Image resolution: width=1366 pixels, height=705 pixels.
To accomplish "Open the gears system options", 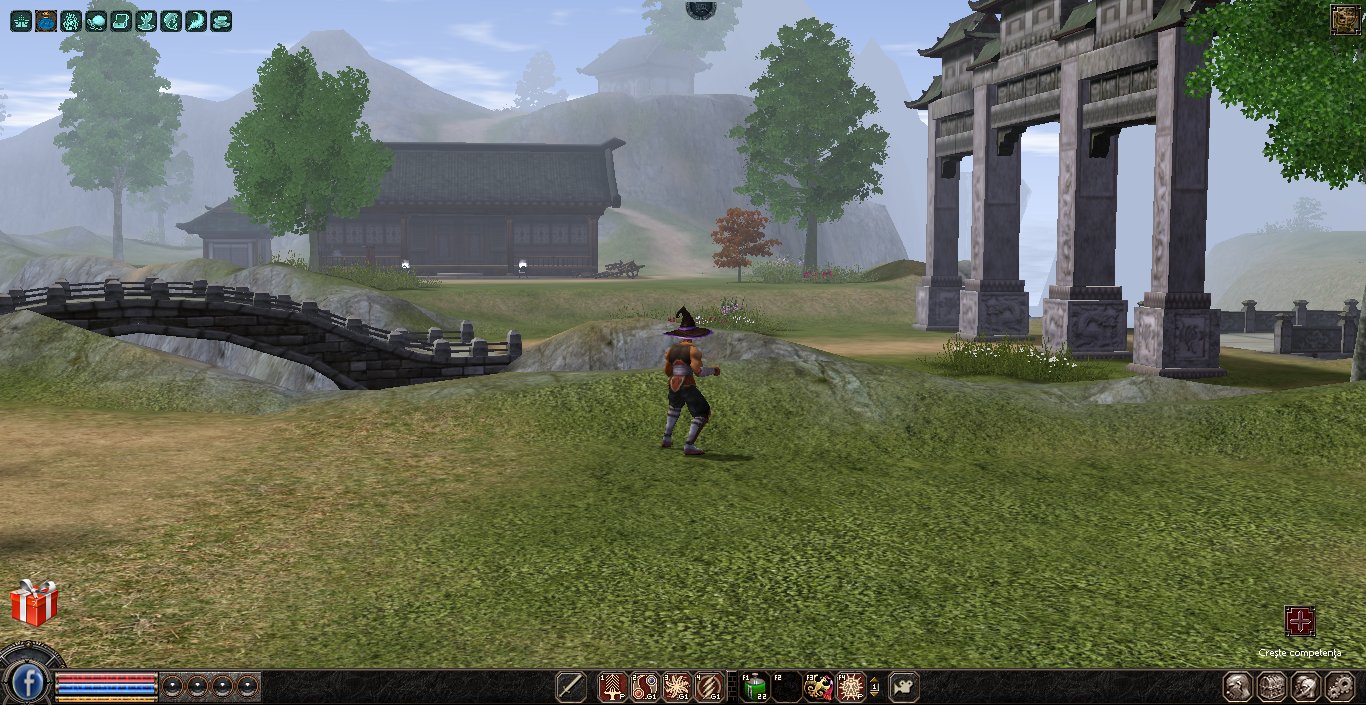I will (1339, 687).
